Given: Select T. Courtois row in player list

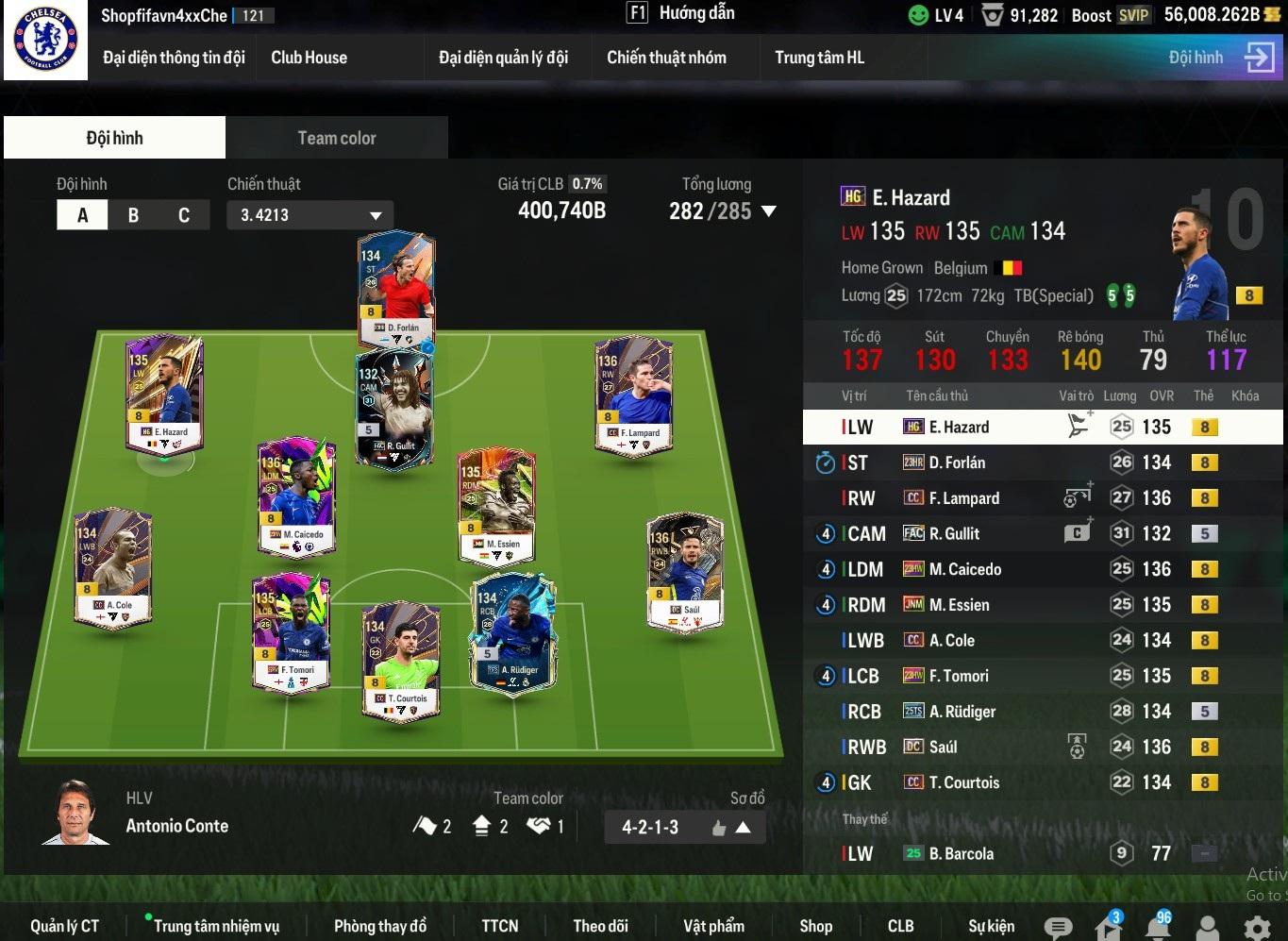Looking at the screenshot, I should coord(1038,782).
